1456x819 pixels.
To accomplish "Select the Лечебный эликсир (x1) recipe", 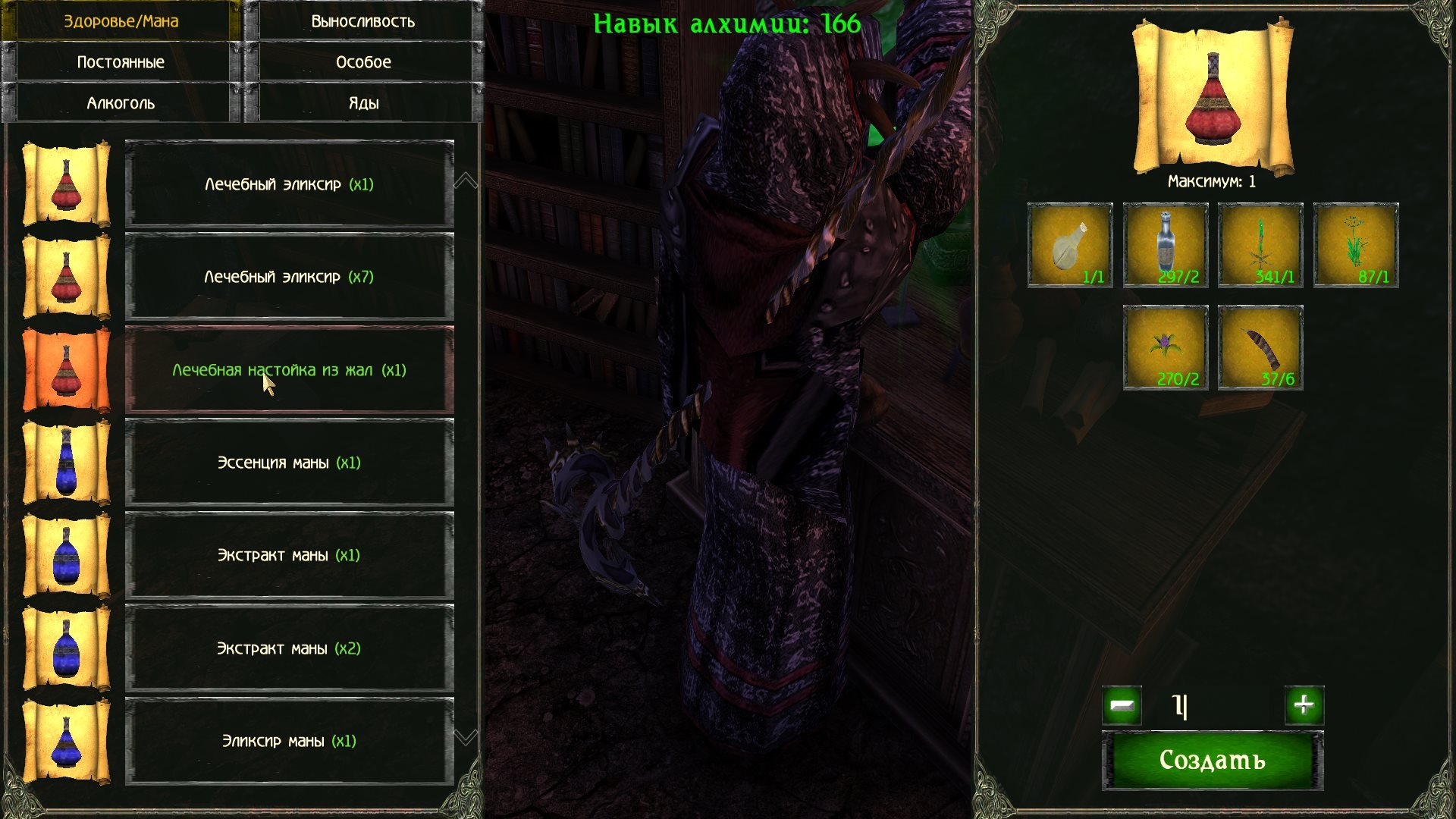I will 289,184.
